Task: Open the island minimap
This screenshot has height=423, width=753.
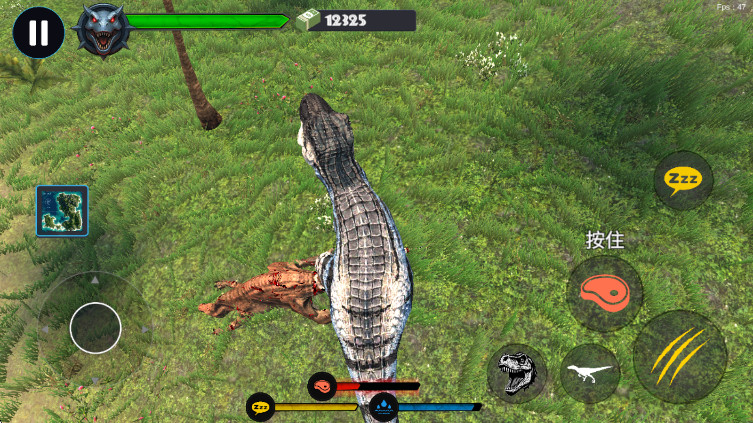Action: [62, 210]
